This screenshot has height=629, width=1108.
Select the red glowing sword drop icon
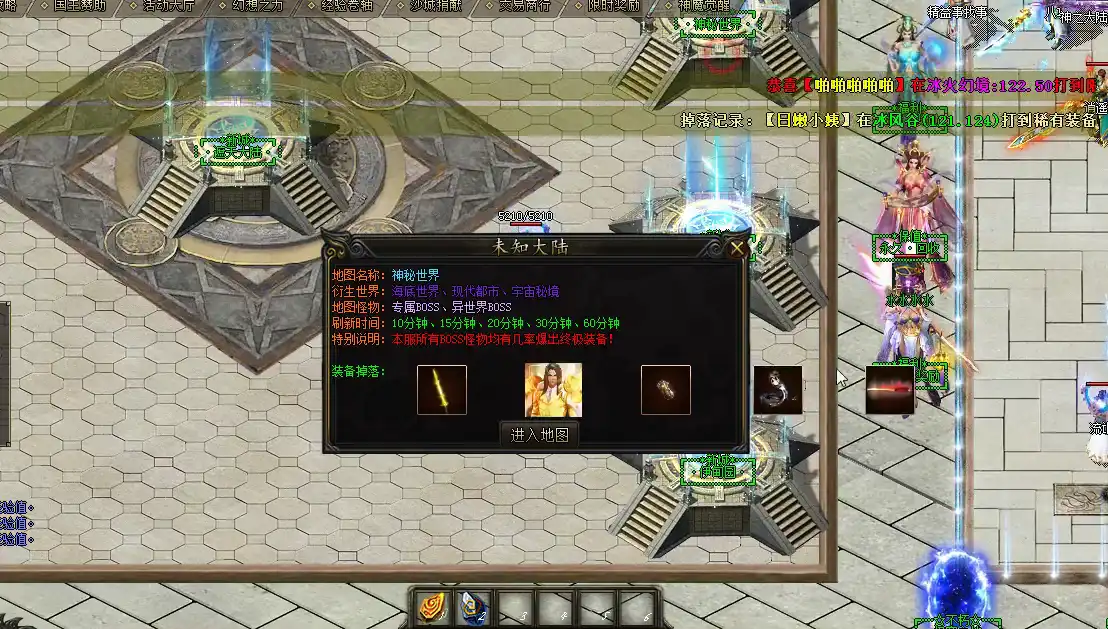pos(890,390)
